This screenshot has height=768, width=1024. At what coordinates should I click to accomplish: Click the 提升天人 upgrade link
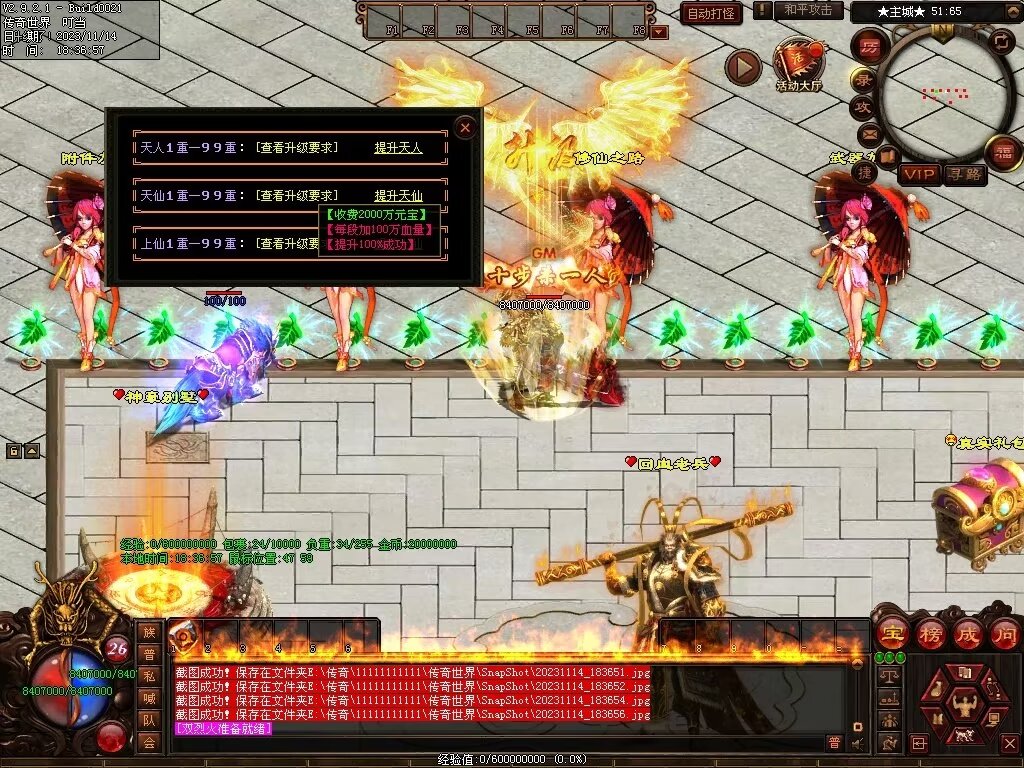click(x=398, y=148)
